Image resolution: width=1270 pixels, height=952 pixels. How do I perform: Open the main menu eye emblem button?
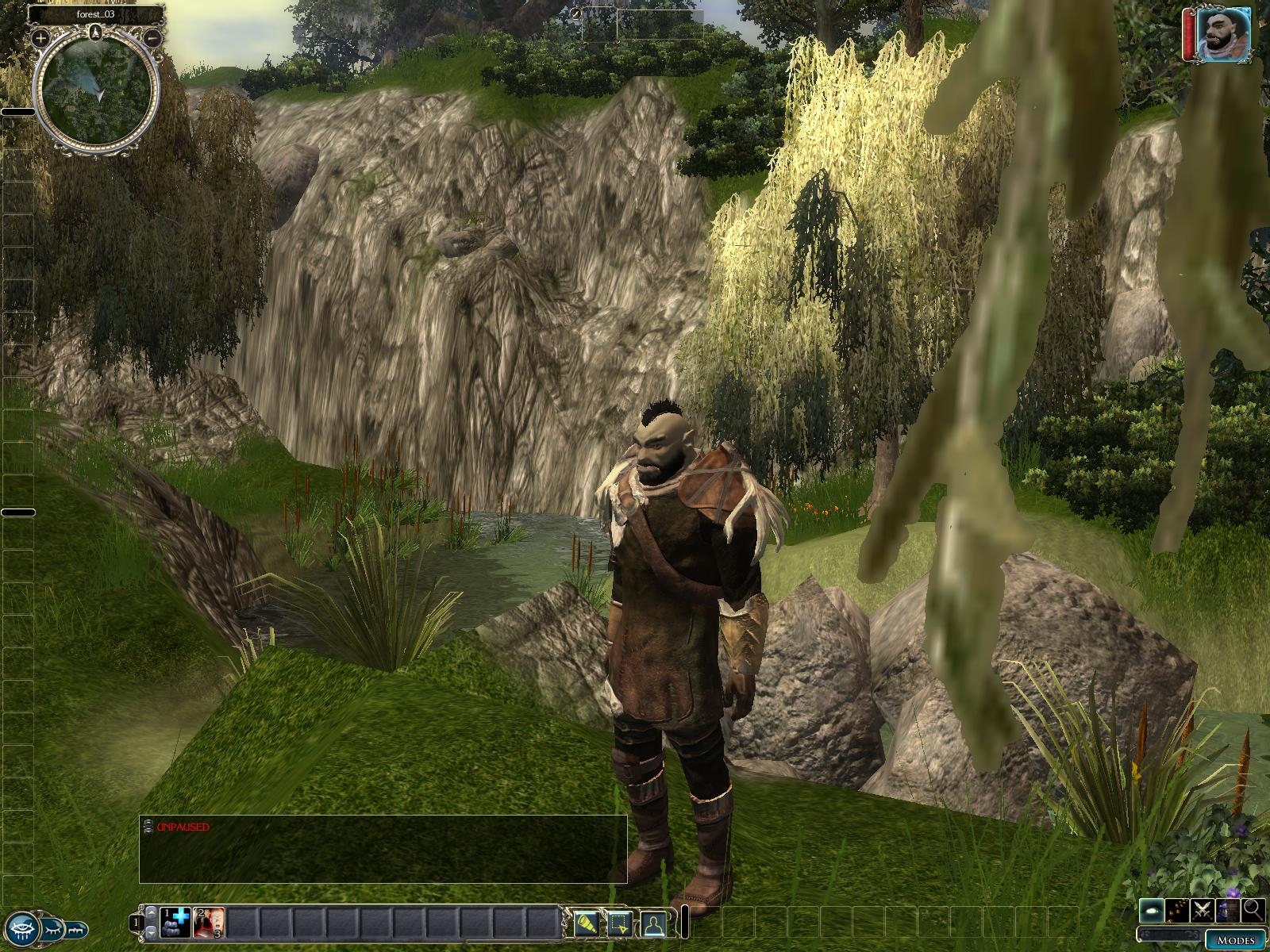click(22, 926)
